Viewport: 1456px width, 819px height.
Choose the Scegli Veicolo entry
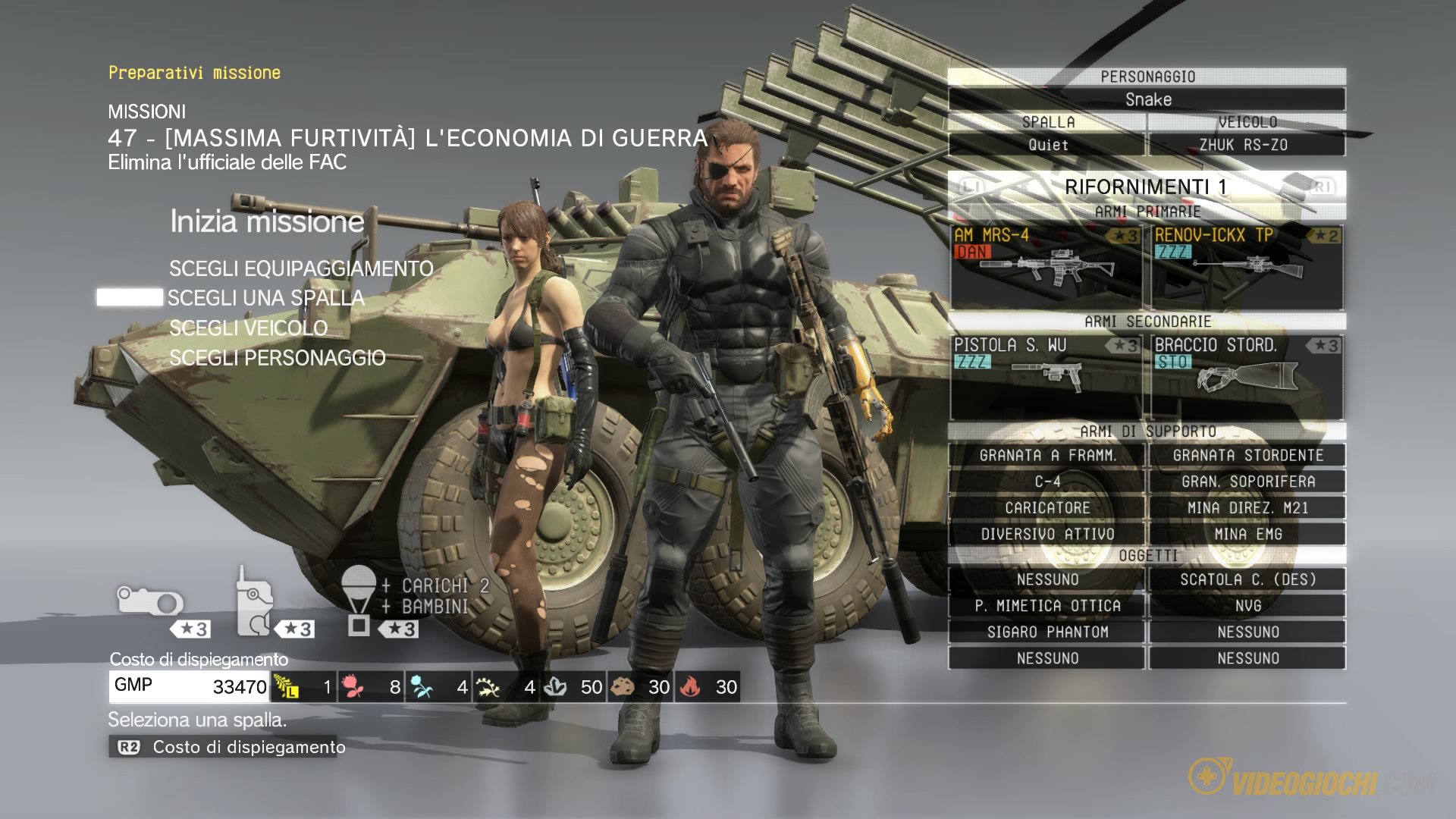249,328
